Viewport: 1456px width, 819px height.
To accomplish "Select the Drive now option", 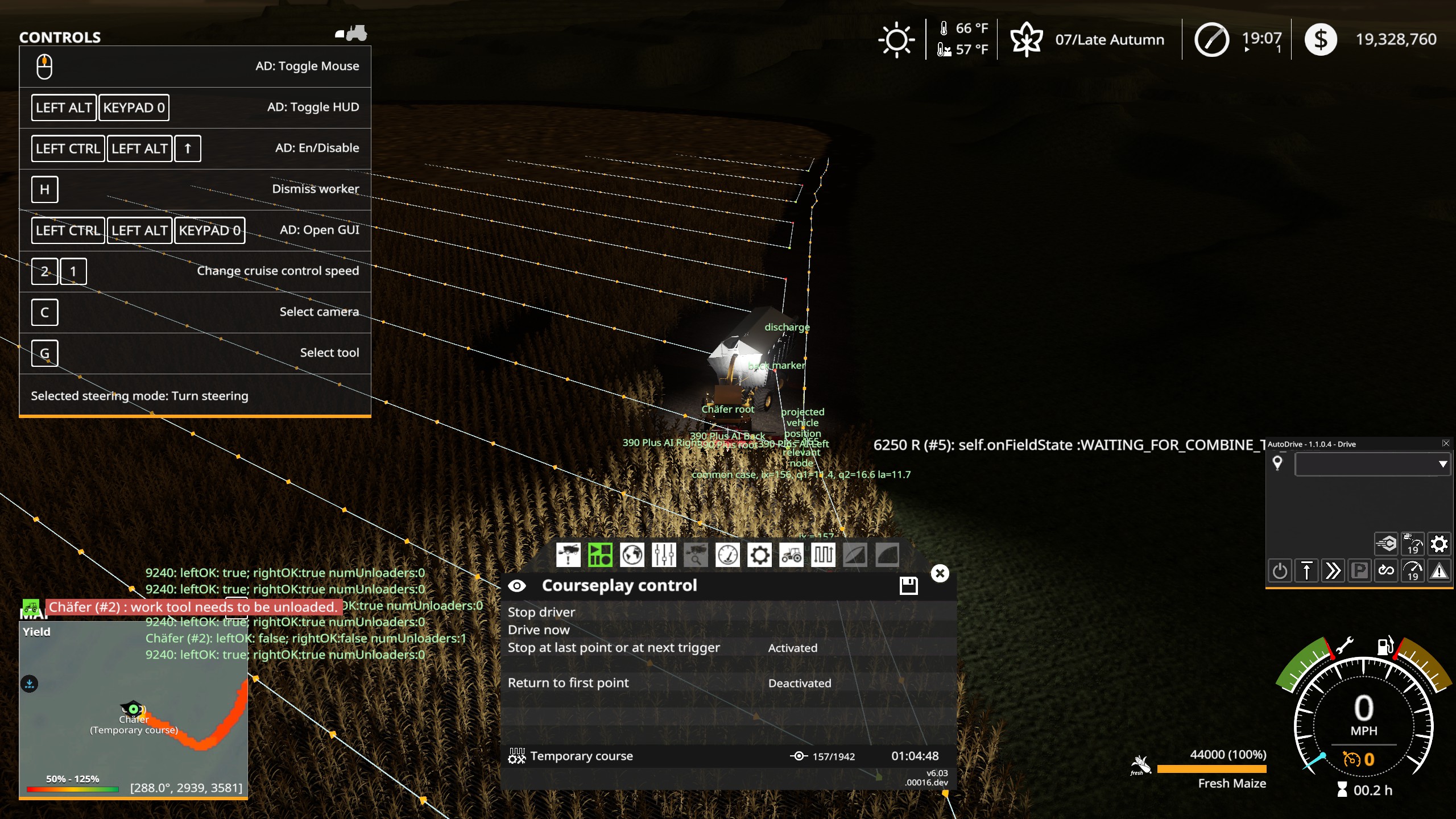I will (539, 630).
